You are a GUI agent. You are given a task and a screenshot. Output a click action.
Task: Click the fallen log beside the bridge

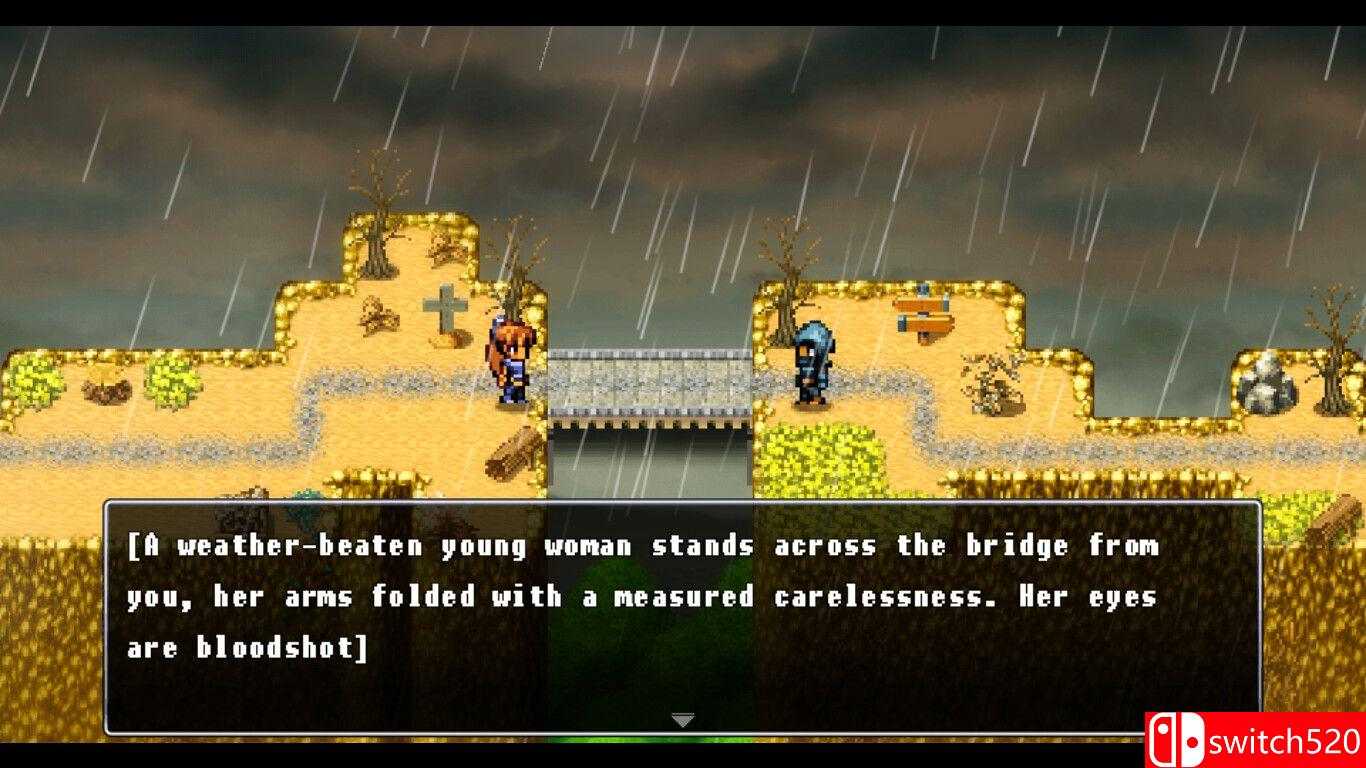click(513, 455)
